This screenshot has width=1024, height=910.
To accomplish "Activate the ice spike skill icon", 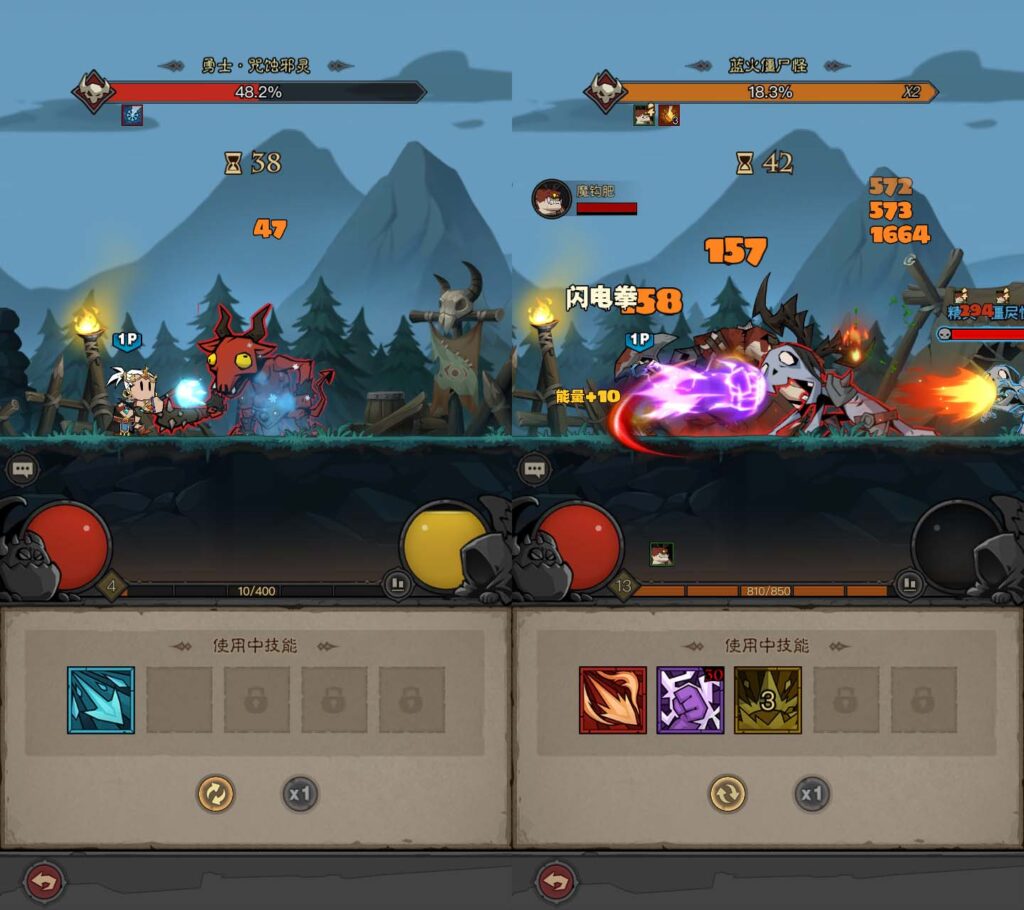I will tap(101, 700).
